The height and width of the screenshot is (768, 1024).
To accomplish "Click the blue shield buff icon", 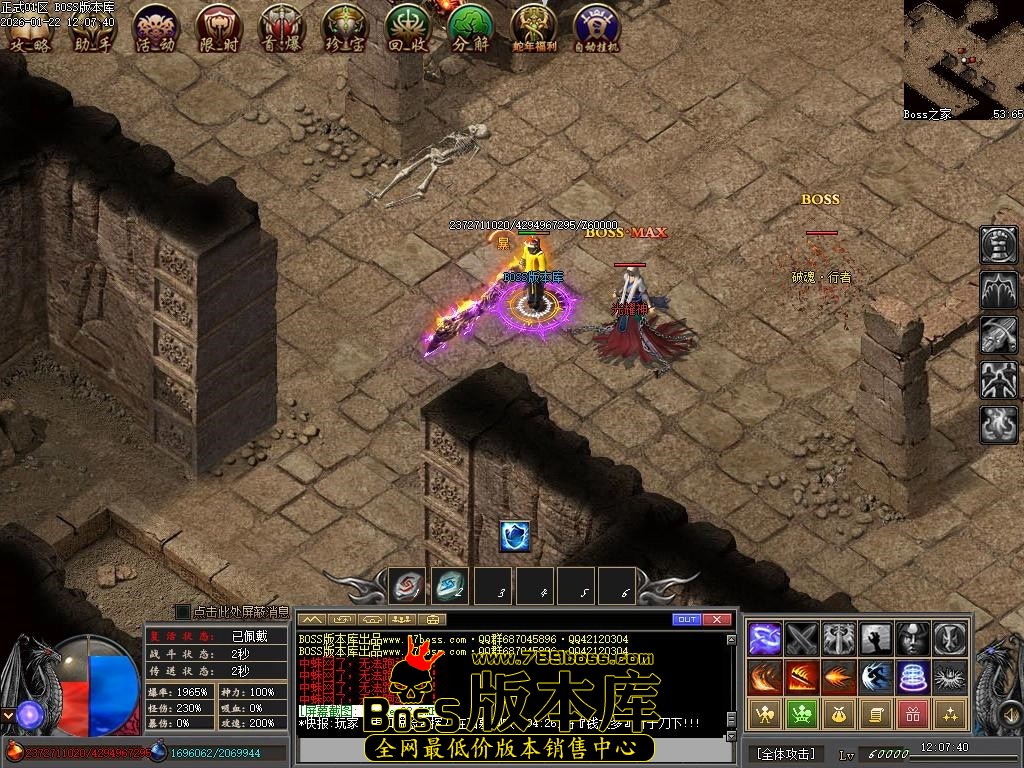I will click(x=514, y=537).
